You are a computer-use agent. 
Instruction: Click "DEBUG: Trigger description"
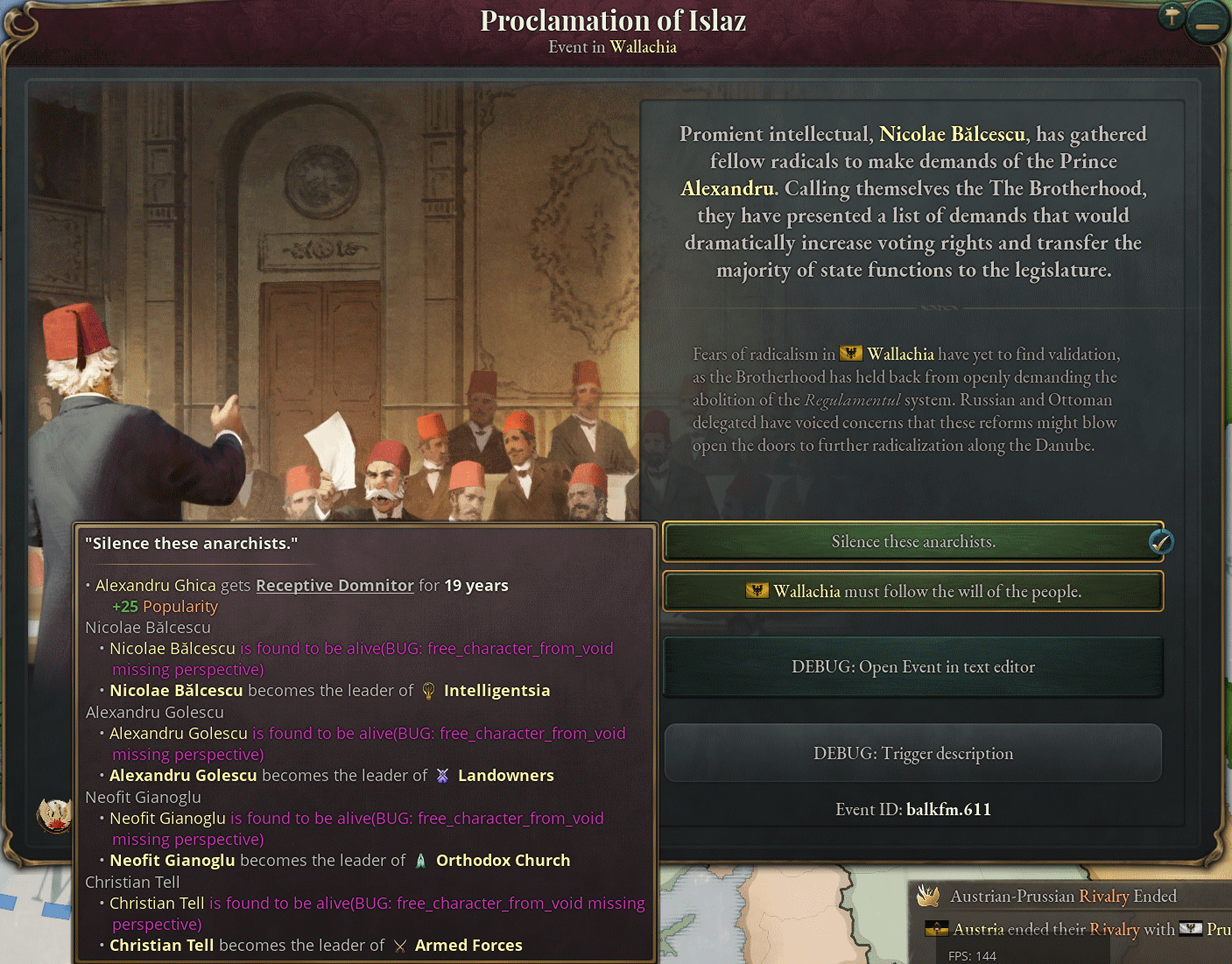(x=913, y=753)
